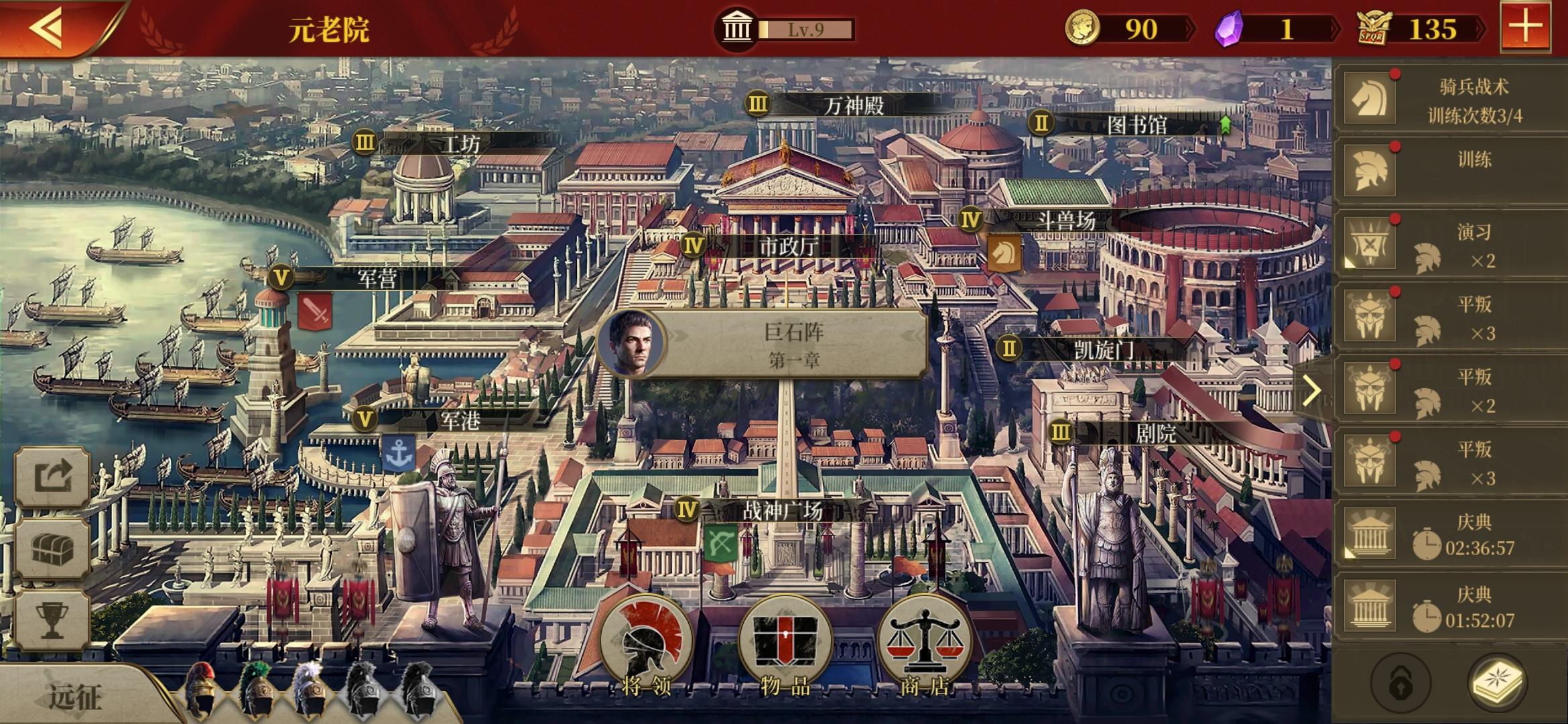Image resolution: width=1568 pixels, height=724 pixels.
Task: Click the share arrow icon
Action: [52, 477]
